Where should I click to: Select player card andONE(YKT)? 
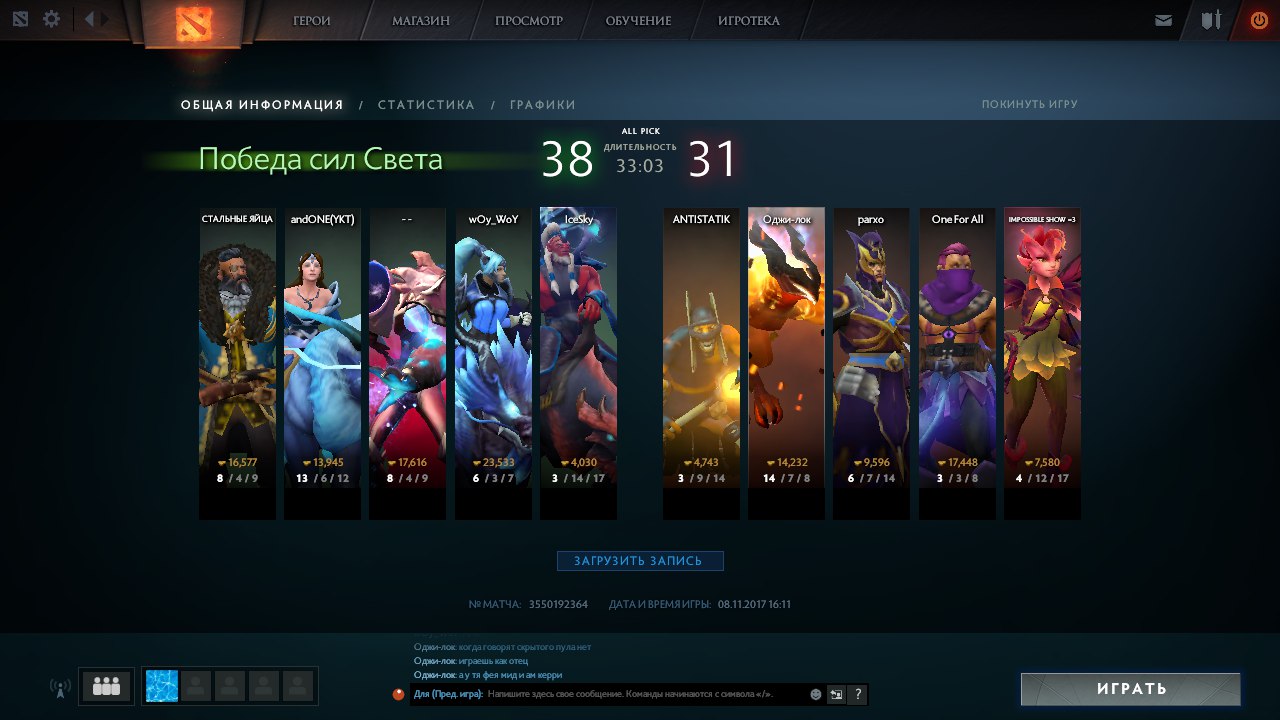tap(322, 350)
